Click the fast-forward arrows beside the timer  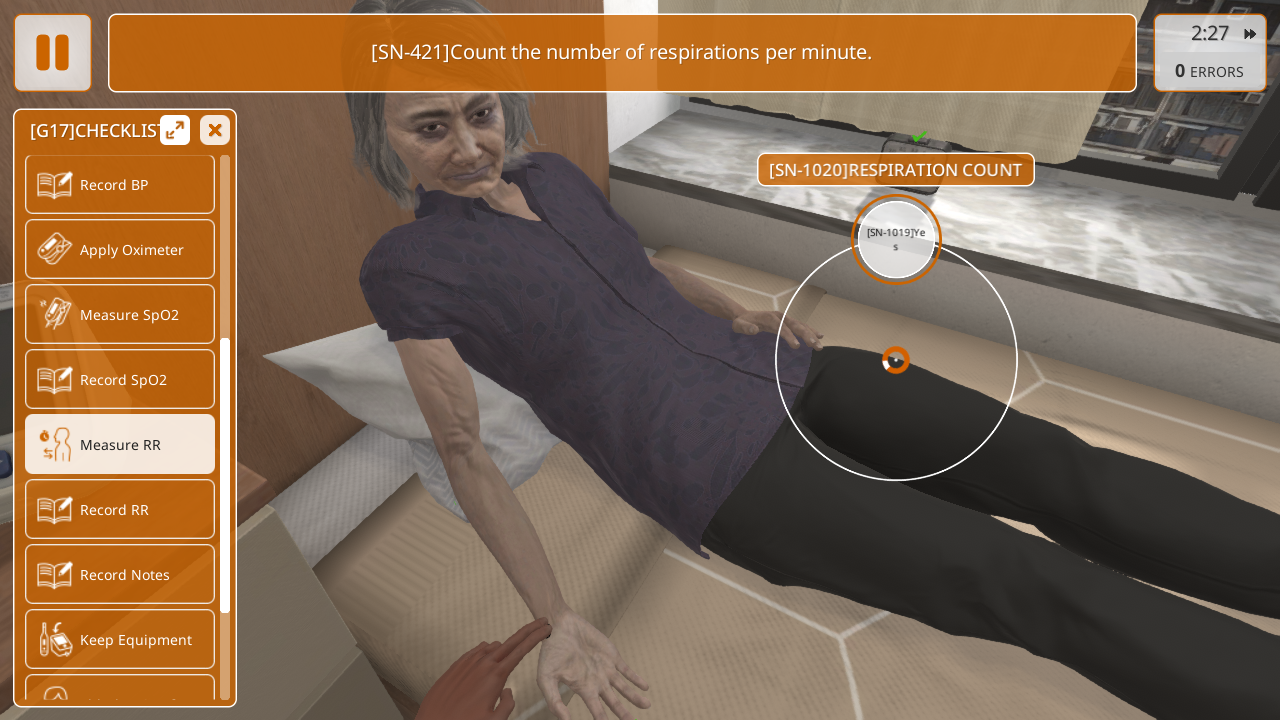click(1250, 34)
